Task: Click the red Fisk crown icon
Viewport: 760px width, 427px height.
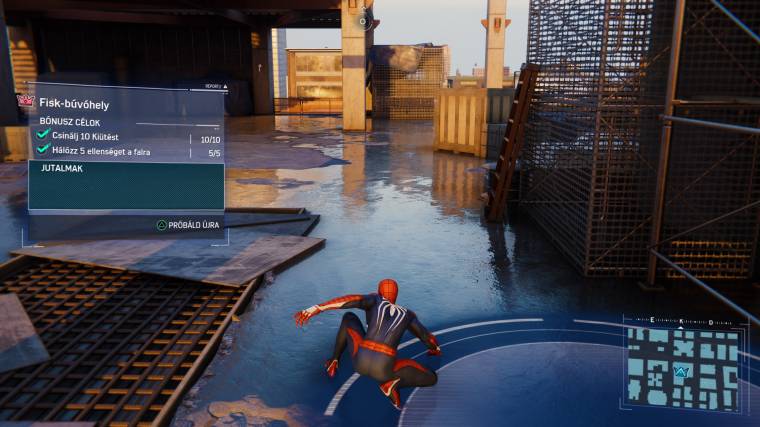Action: (x=26, y=101)
